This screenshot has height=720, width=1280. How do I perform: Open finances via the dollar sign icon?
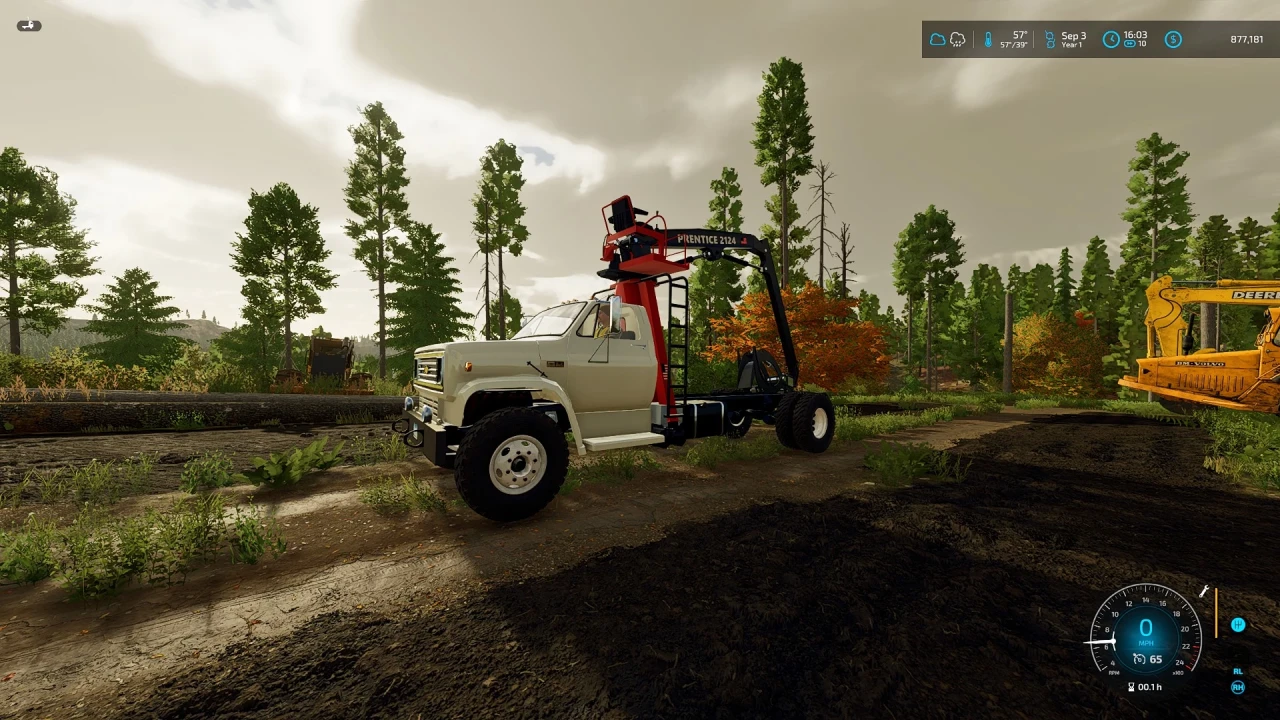pyautogui.click(x=1173, y=38)
